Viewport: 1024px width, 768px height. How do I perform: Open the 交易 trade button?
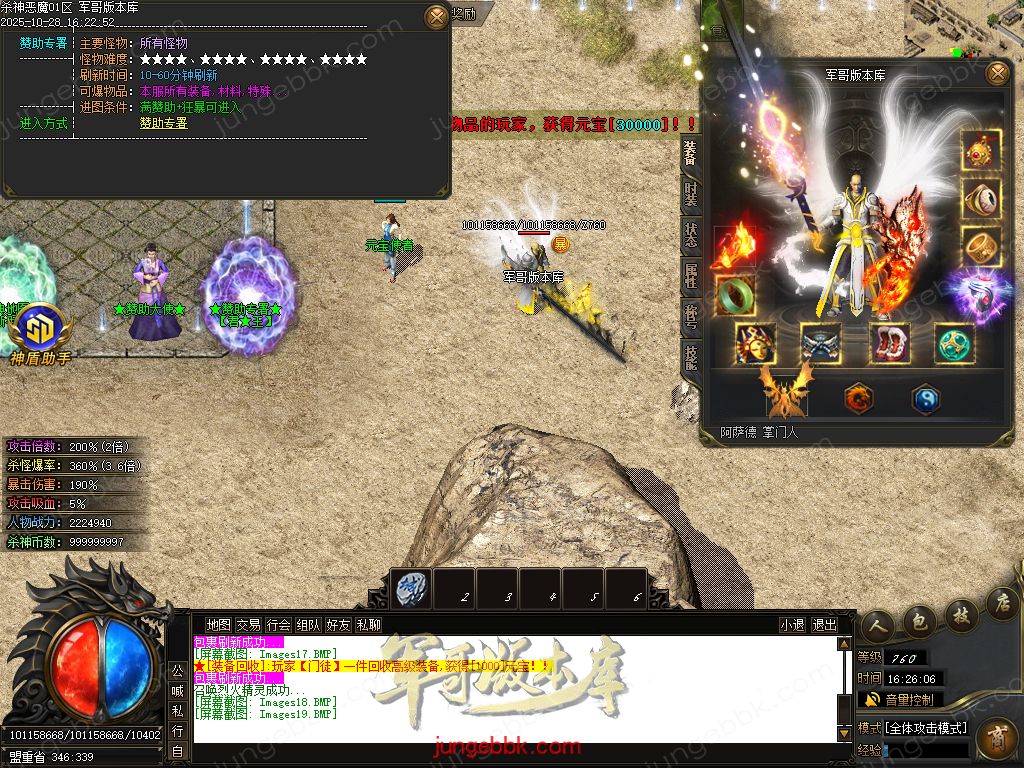[249, 625]
